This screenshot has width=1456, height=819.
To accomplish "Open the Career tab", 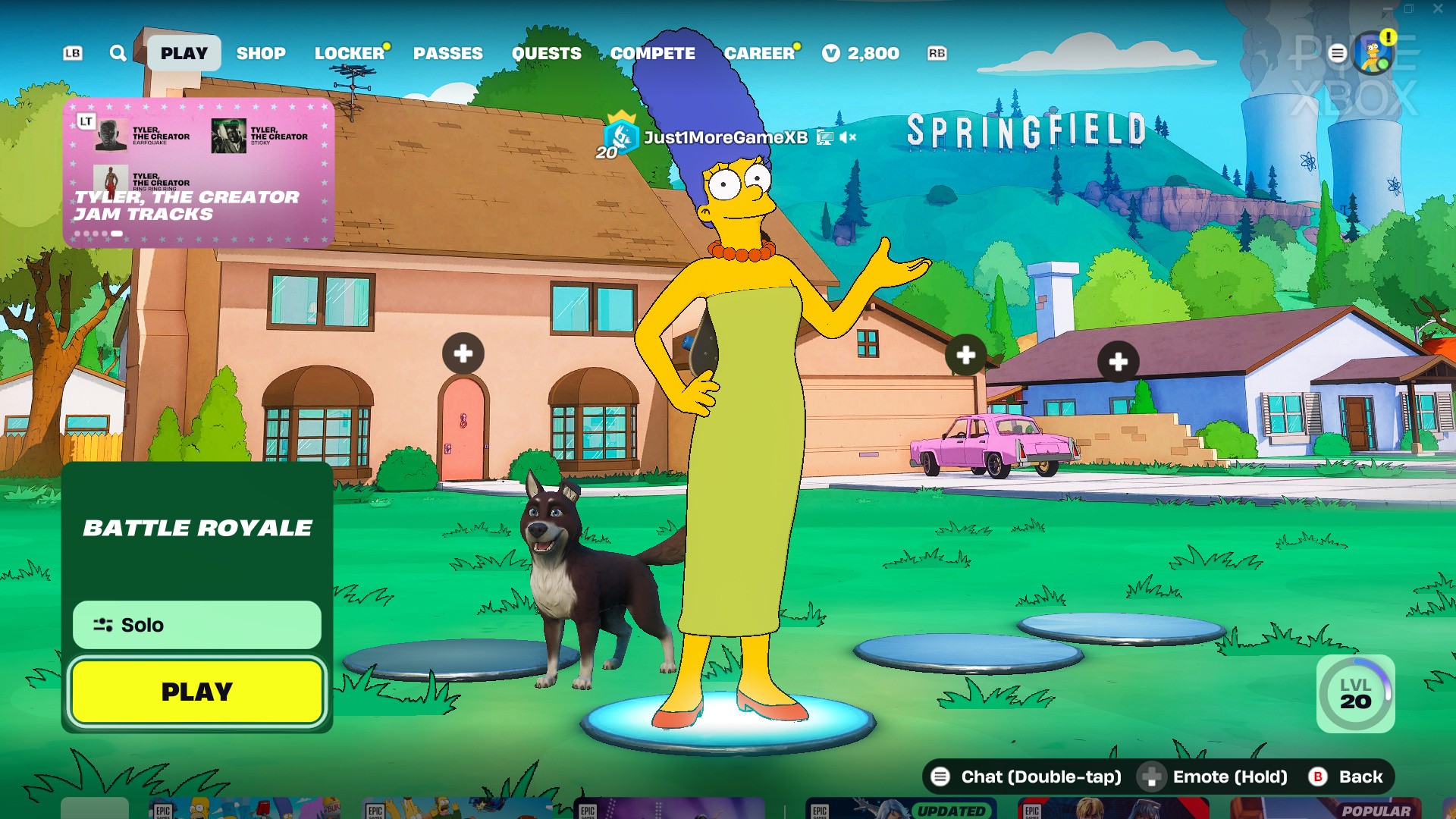I will pyautogui.click(x=759, y=53).
